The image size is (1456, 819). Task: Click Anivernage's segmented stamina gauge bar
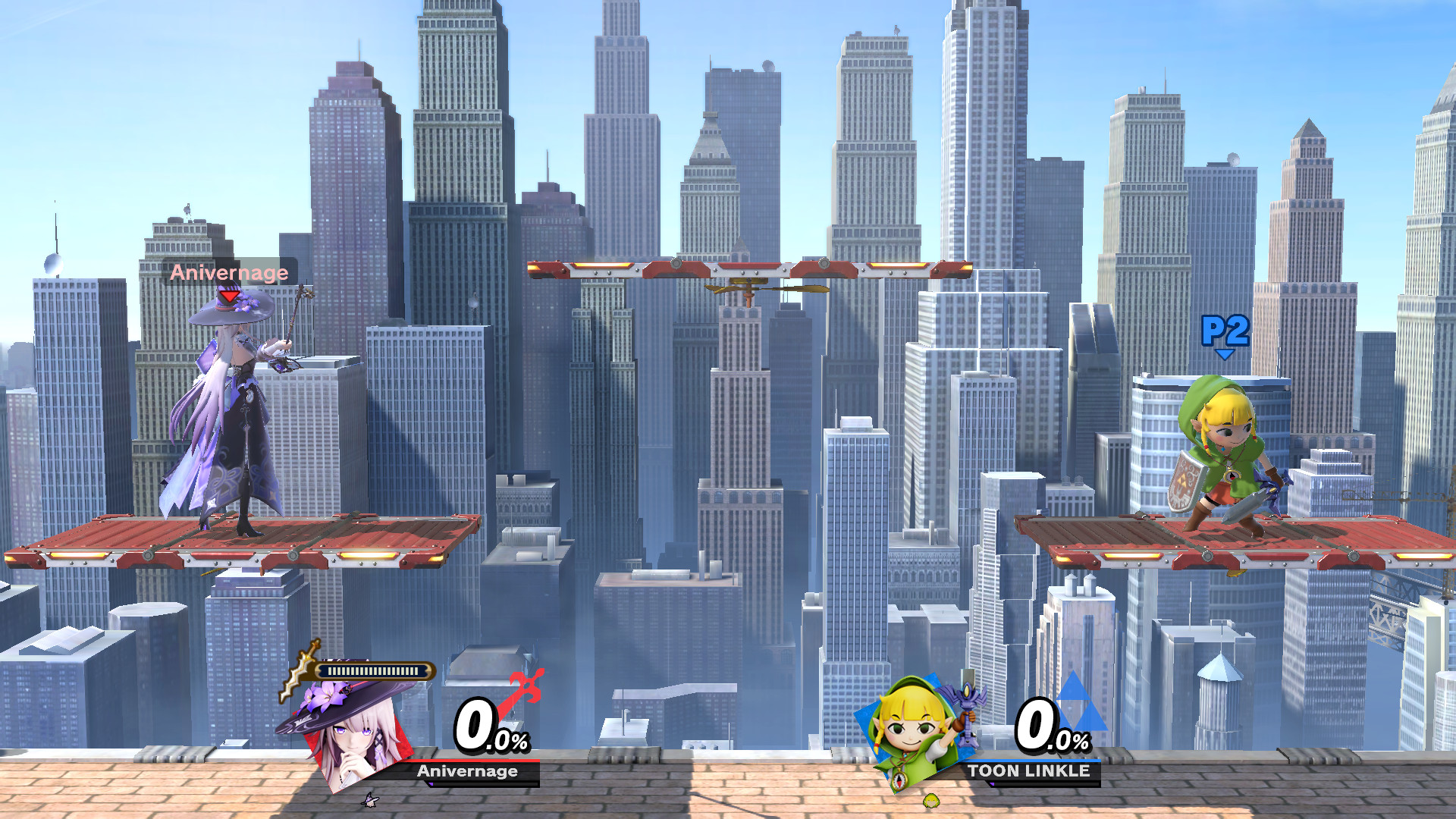(372, 670)
